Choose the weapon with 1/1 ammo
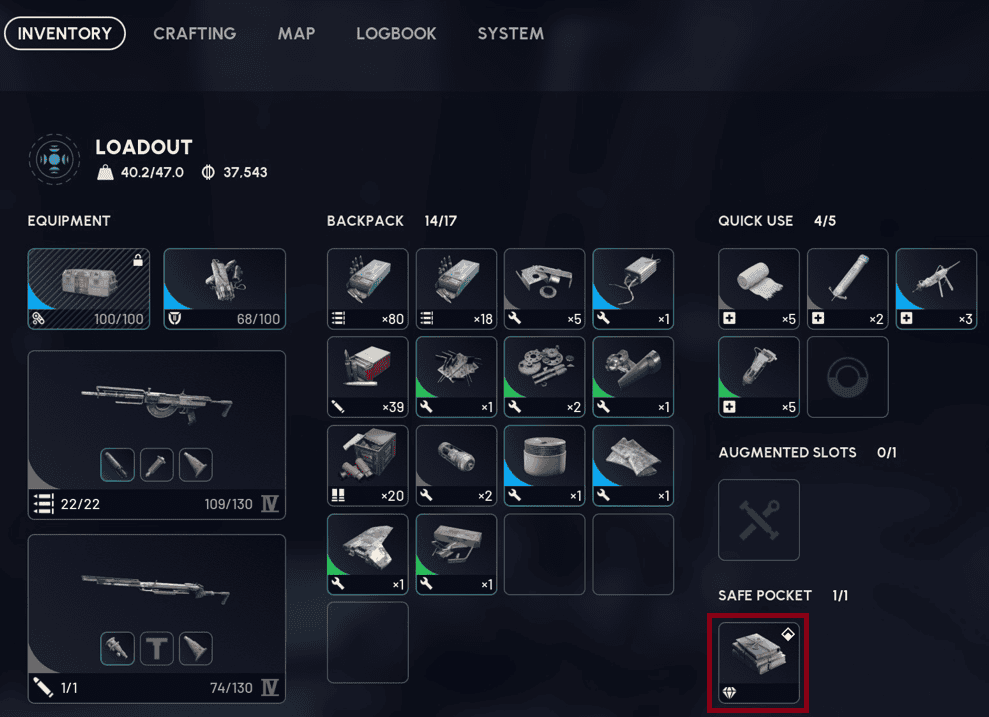989x717 pixels. [157, 618]
